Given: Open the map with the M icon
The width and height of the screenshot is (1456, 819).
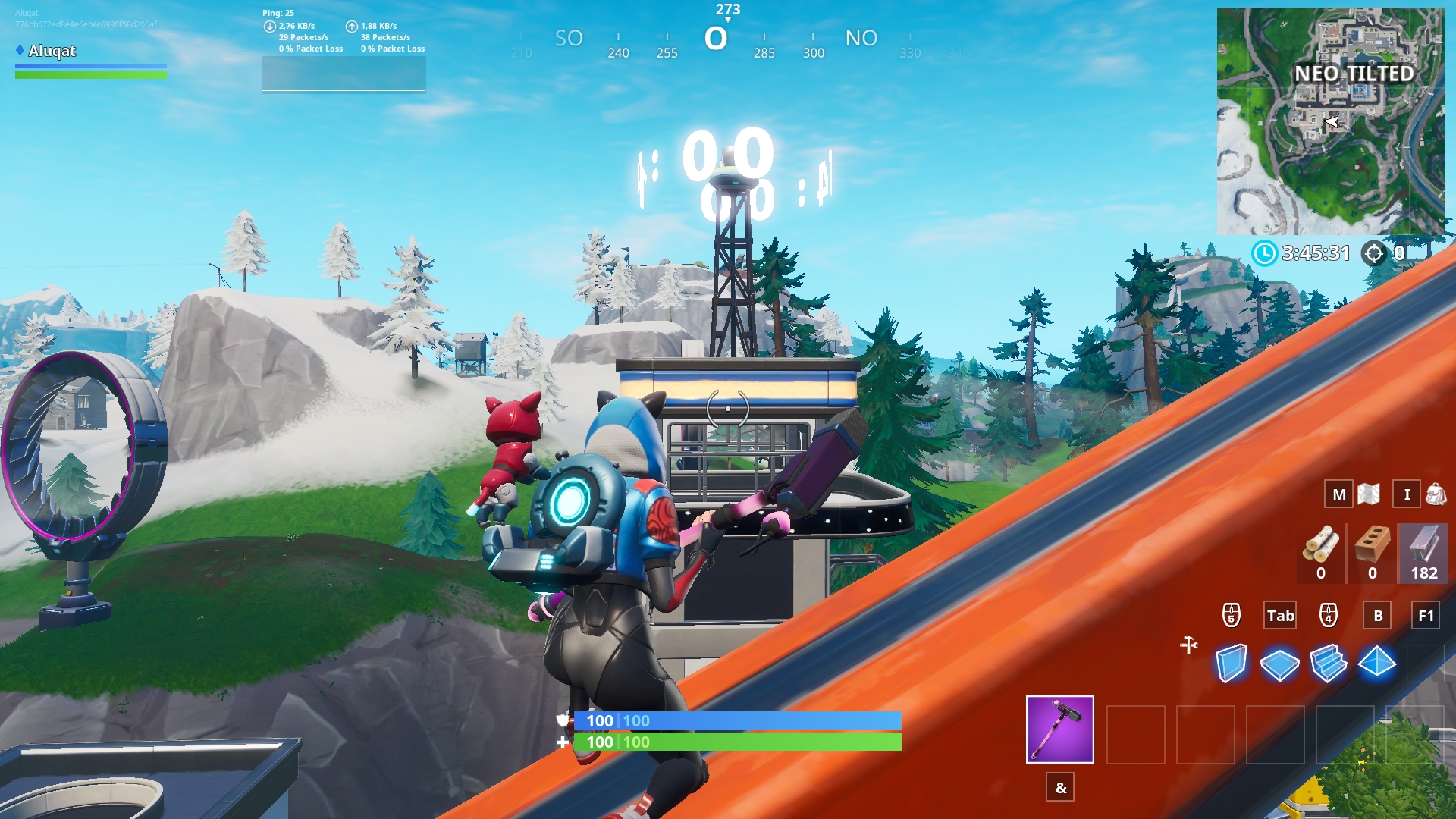Looking at the screenshot, I should pos(1338,494).
